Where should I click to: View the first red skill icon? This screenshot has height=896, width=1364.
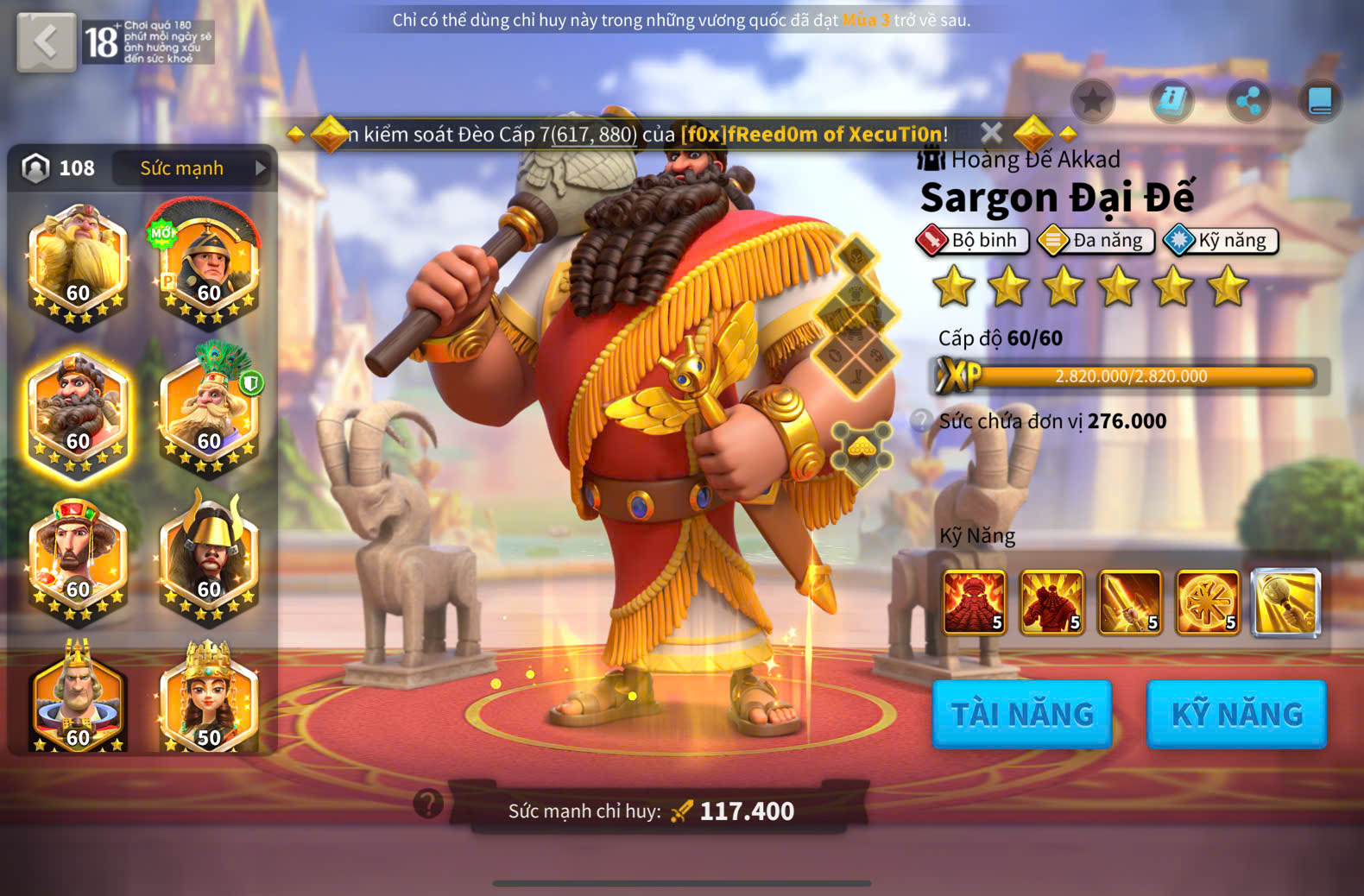975,603
